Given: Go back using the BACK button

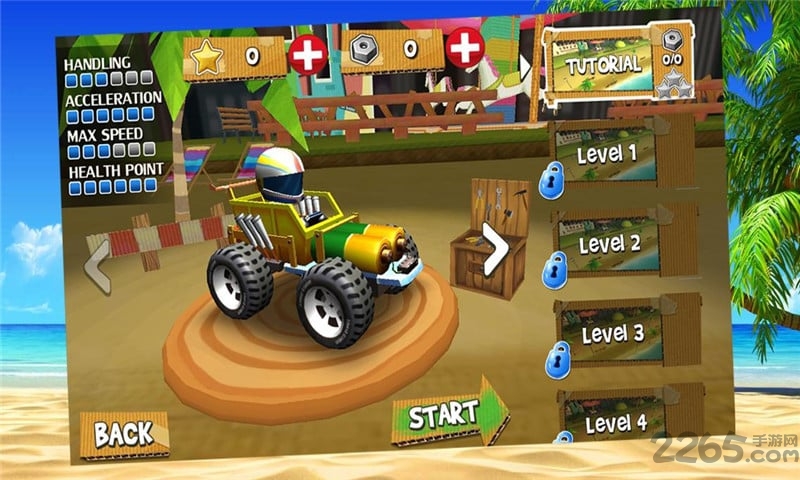Looking at the screenshot, I should coord(123,431).
